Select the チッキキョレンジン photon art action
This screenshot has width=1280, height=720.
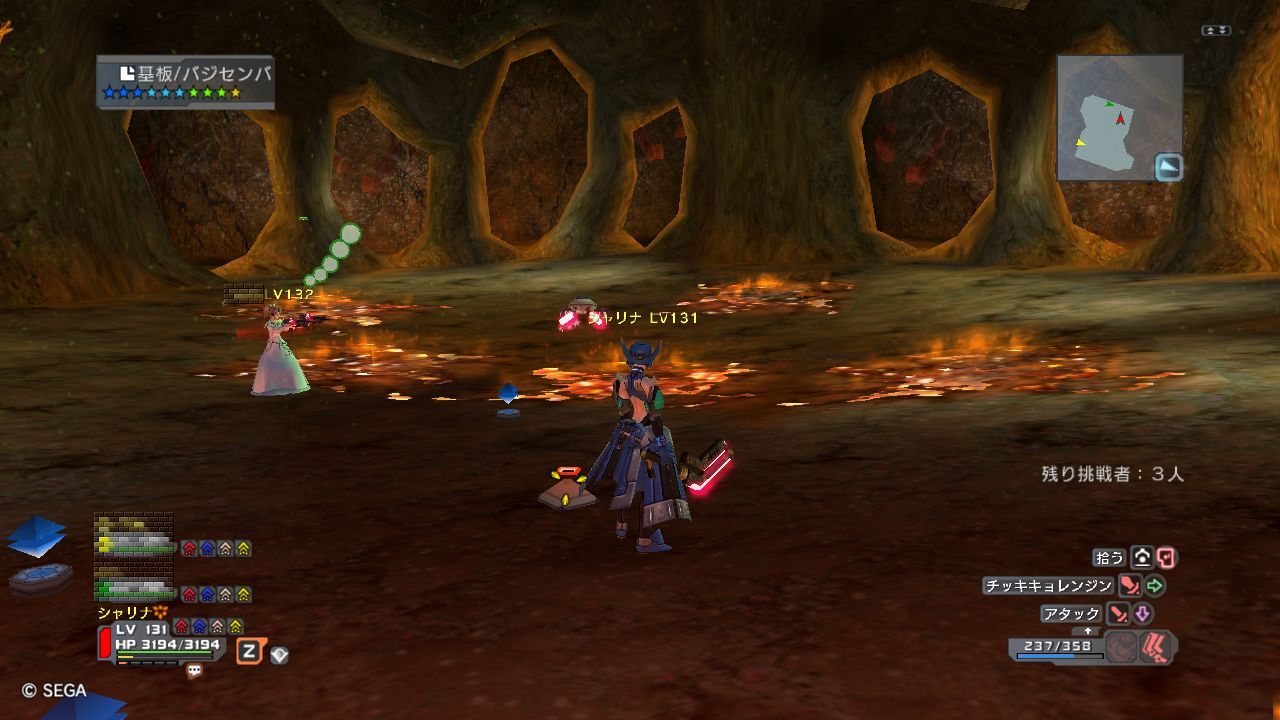coord(1048,586)
